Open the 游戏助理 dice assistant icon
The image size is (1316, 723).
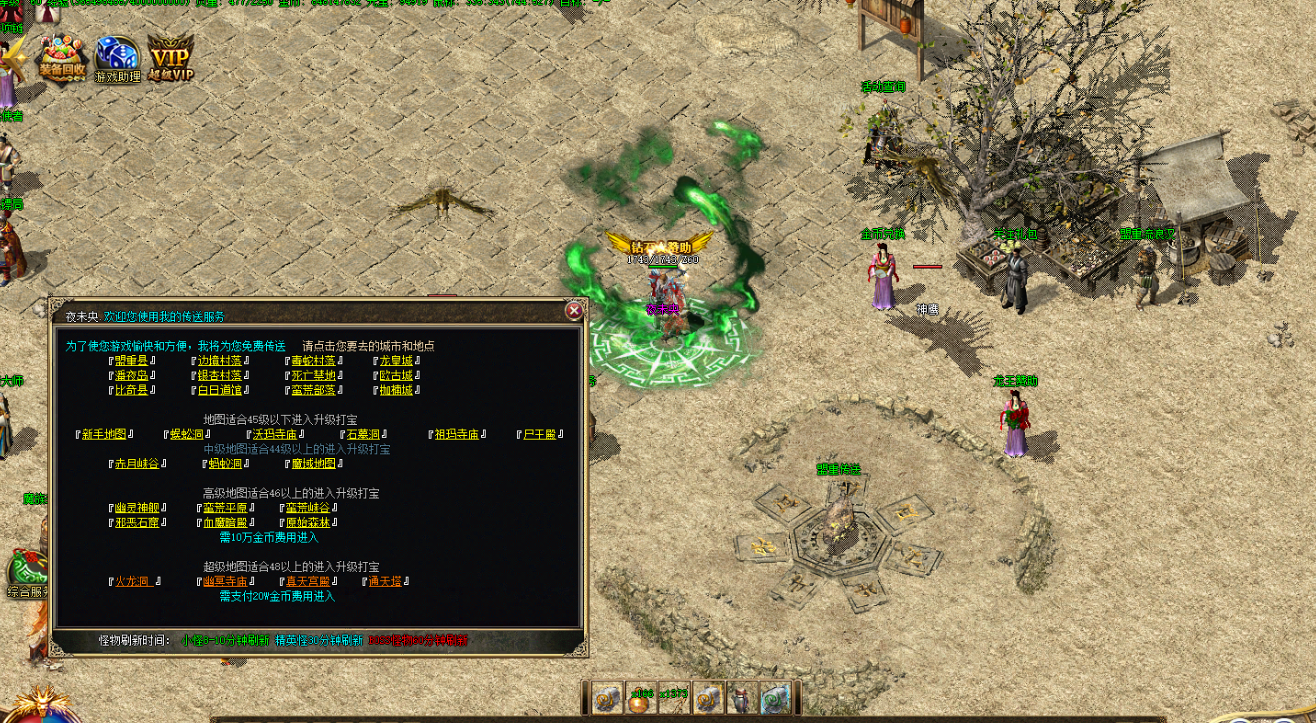click(117, 60)
